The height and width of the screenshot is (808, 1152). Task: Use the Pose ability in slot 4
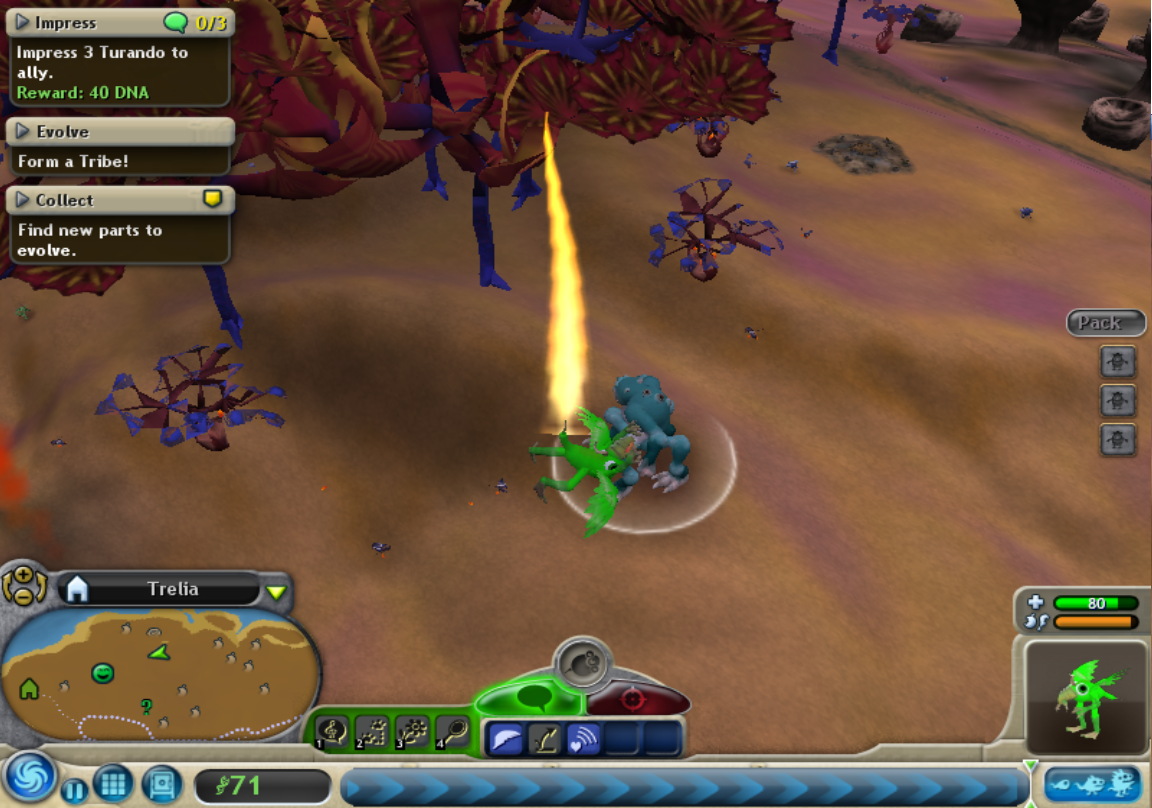[x=452, y=733]
